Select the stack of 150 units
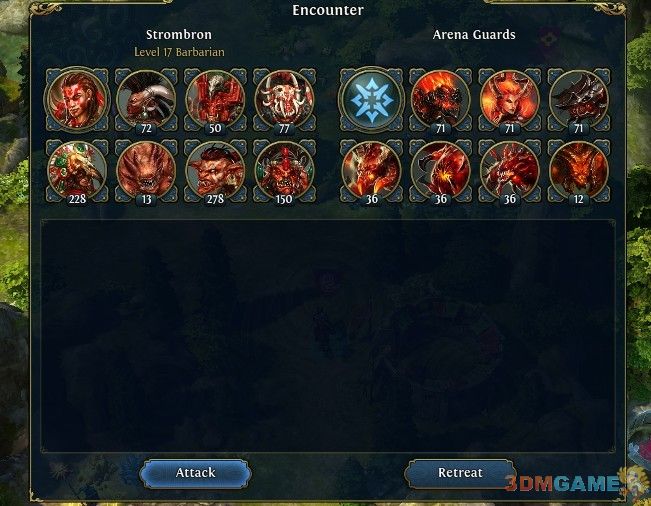This screenshot has height=506, width=651. (x=285, y=169)
